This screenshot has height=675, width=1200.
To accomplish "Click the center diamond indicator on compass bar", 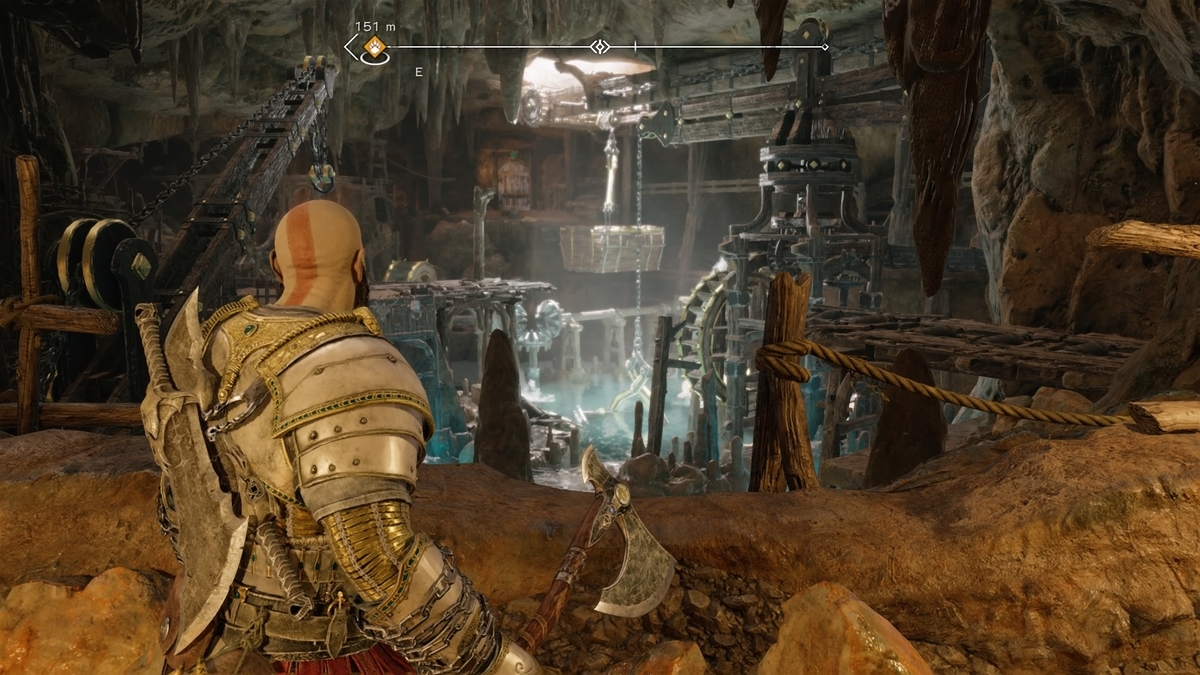I will (x=599, y=47).
